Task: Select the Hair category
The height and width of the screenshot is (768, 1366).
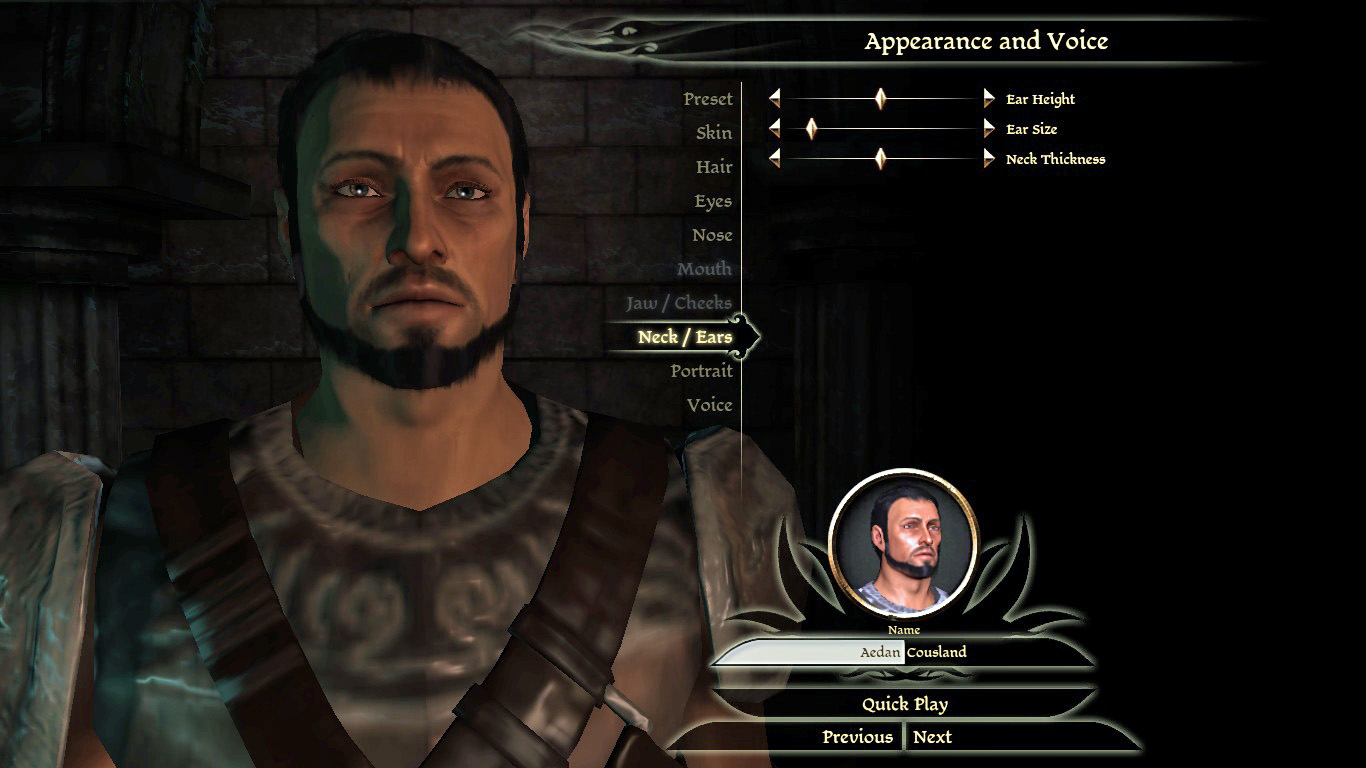Action: 713,167
